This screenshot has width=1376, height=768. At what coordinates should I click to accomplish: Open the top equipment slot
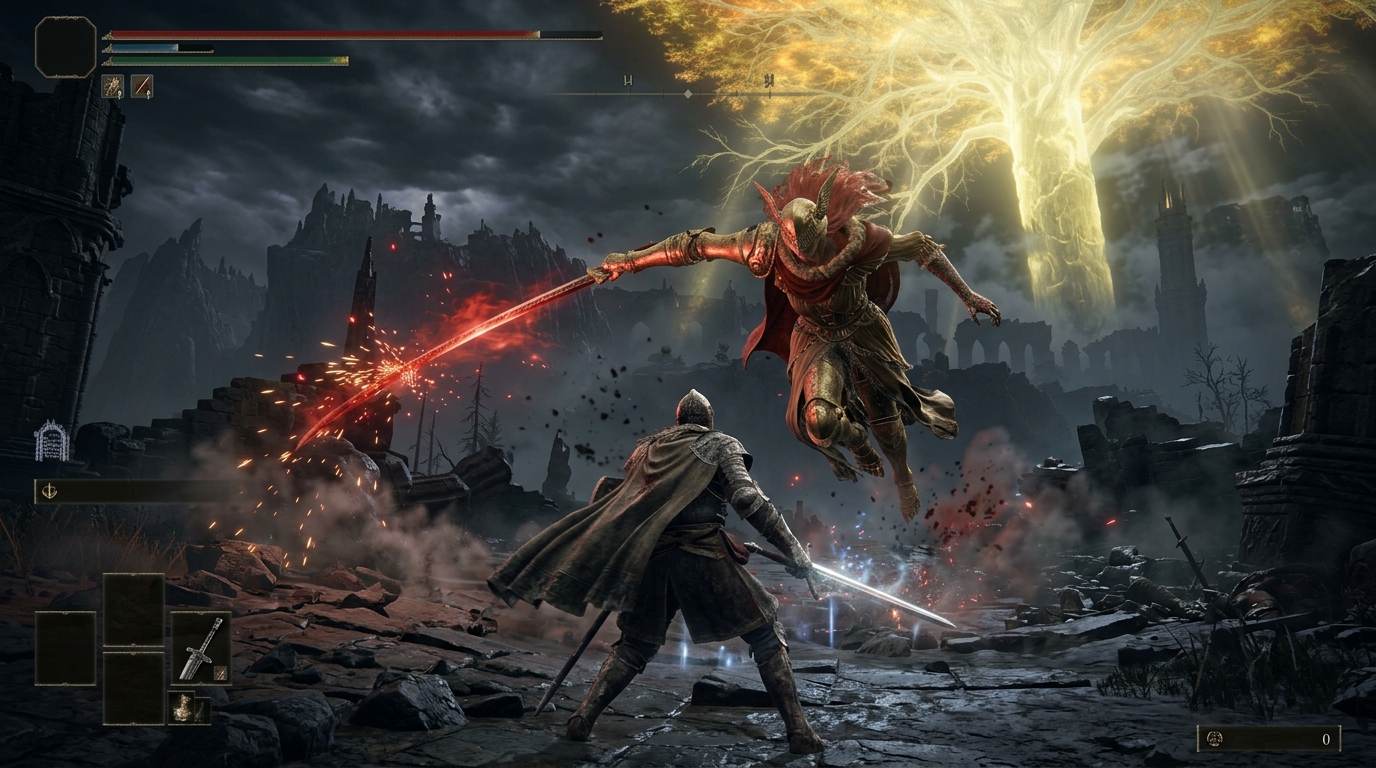(133, 610)
